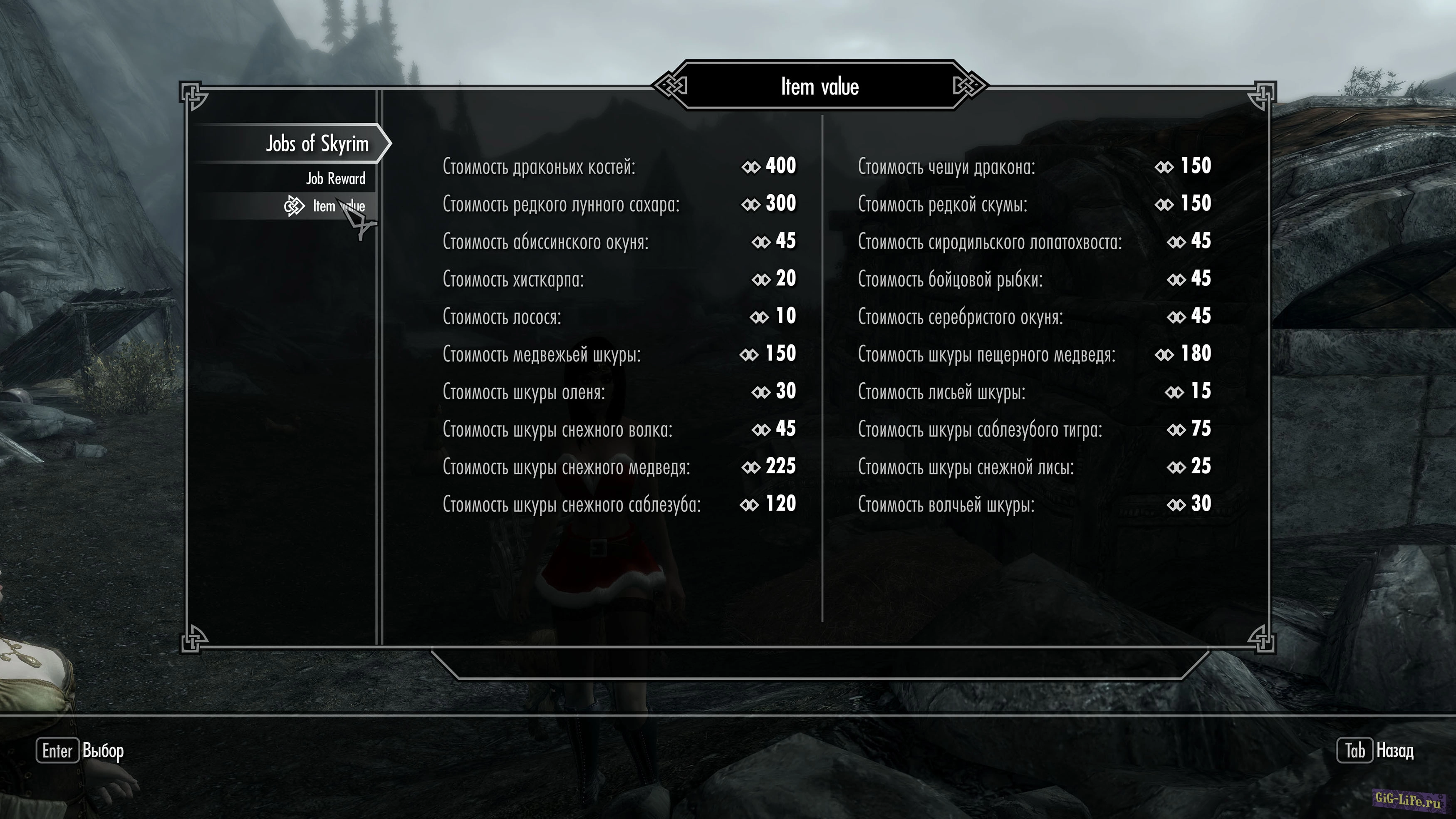The height and width of the screenshot is (819, 1456).
Task: Change the rare skooma cost value
Action: [1034, 204]
